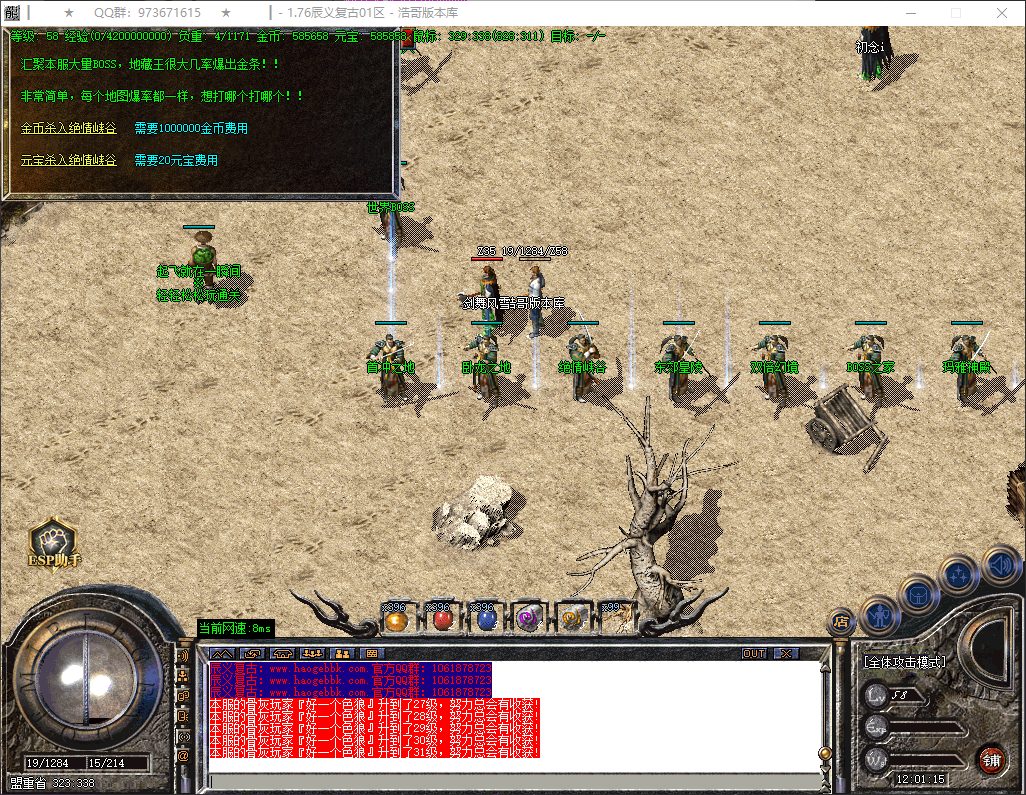Use the orange potion belt slot

395,620
